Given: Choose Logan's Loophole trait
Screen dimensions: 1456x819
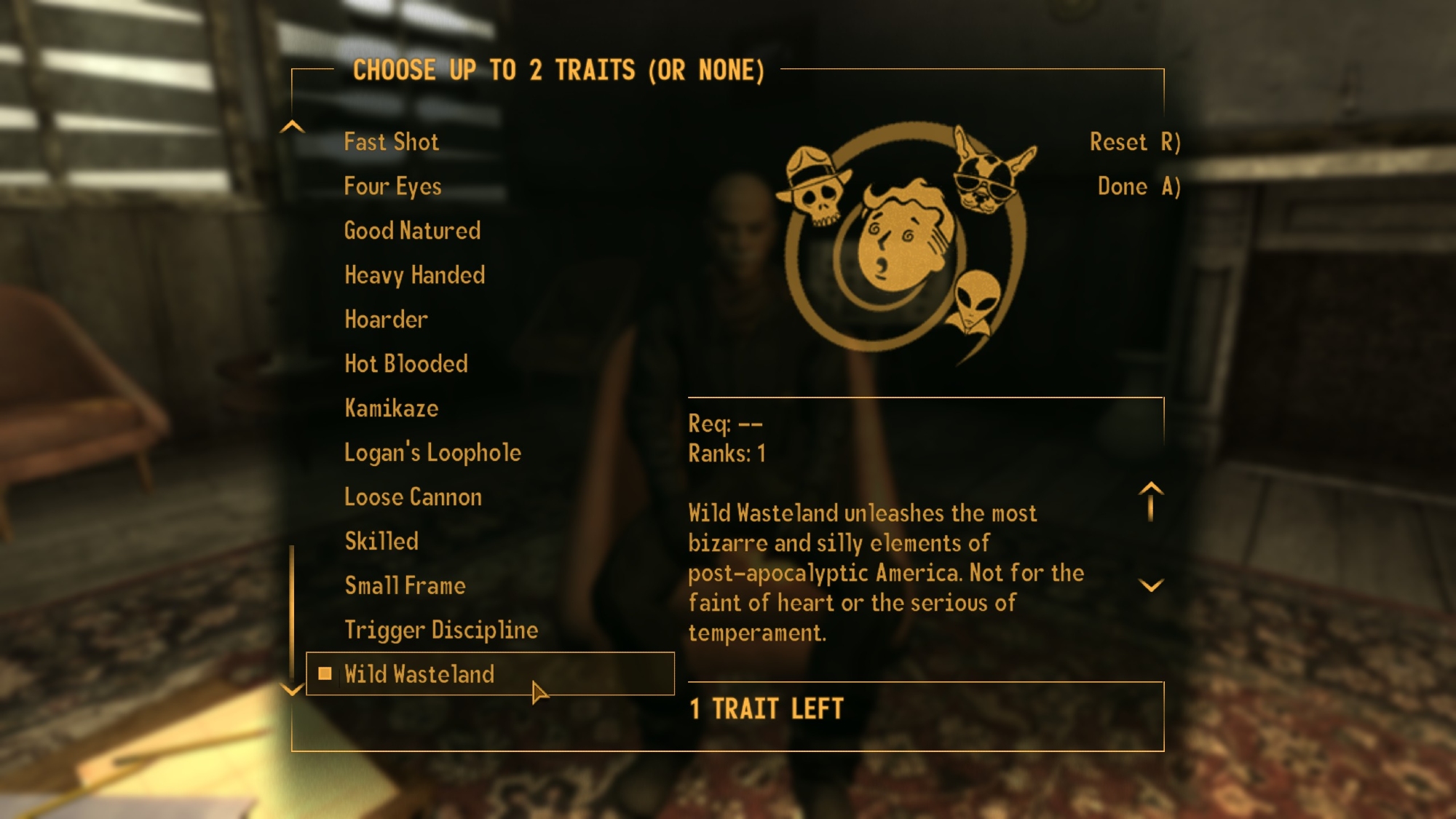Looking at the screenshot, I should [x=432, y=453].
